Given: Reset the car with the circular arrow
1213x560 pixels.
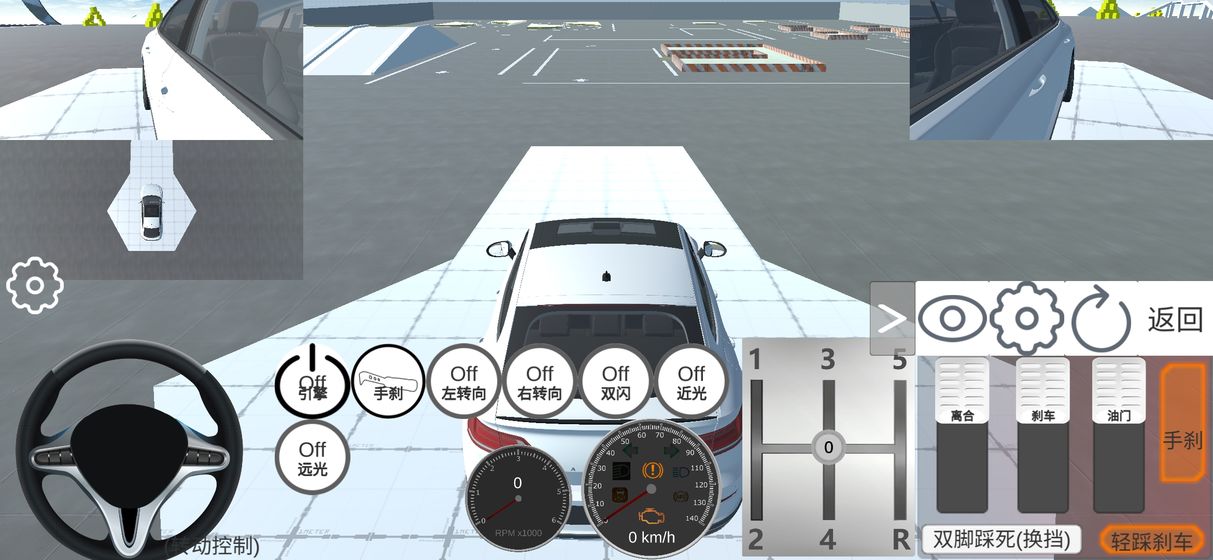Looking at the screenshot, I should [1101, 320].
